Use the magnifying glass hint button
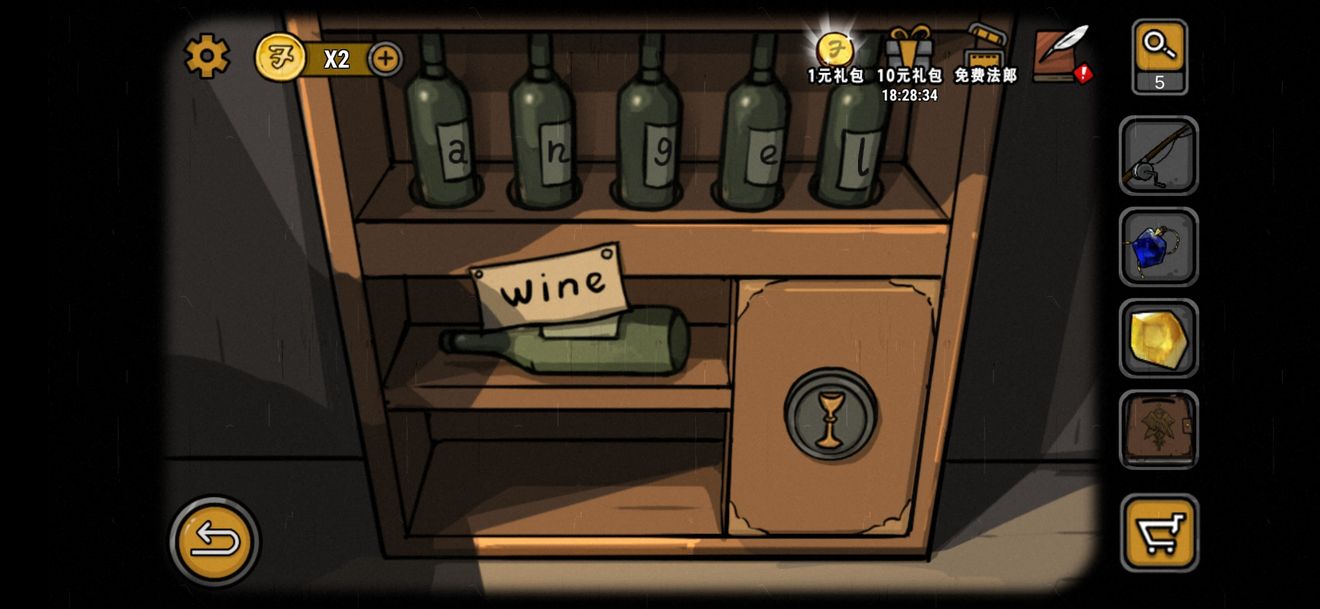 pos(1160,56)
